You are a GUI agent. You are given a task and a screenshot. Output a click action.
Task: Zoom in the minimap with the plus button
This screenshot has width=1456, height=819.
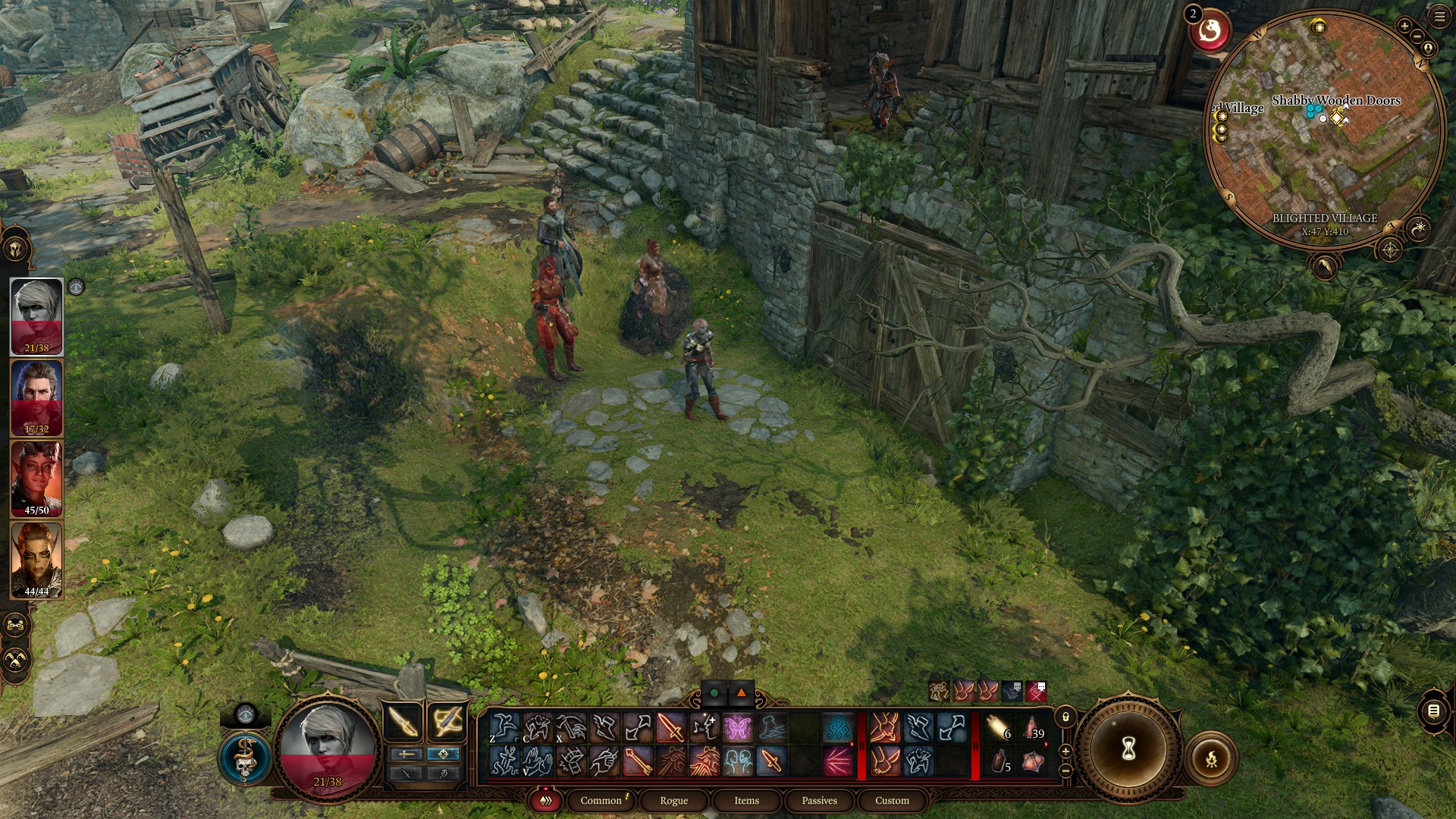pyautogui.click(x=1404, y=26)
